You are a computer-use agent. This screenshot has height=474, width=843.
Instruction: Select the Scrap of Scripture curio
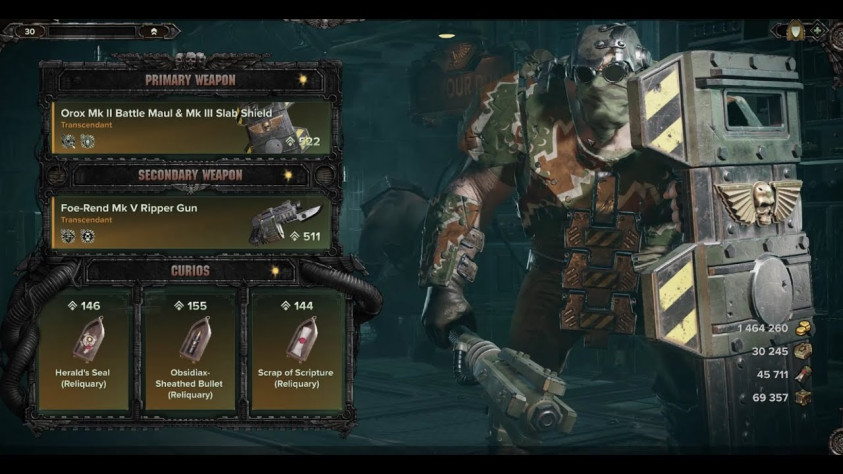pyautogui.click(x=296, y=350)
